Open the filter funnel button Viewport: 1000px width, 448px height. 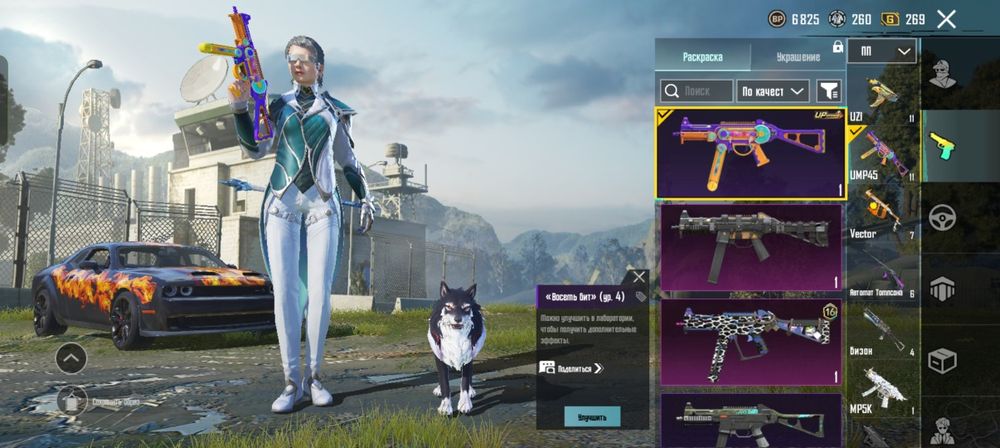829,91
